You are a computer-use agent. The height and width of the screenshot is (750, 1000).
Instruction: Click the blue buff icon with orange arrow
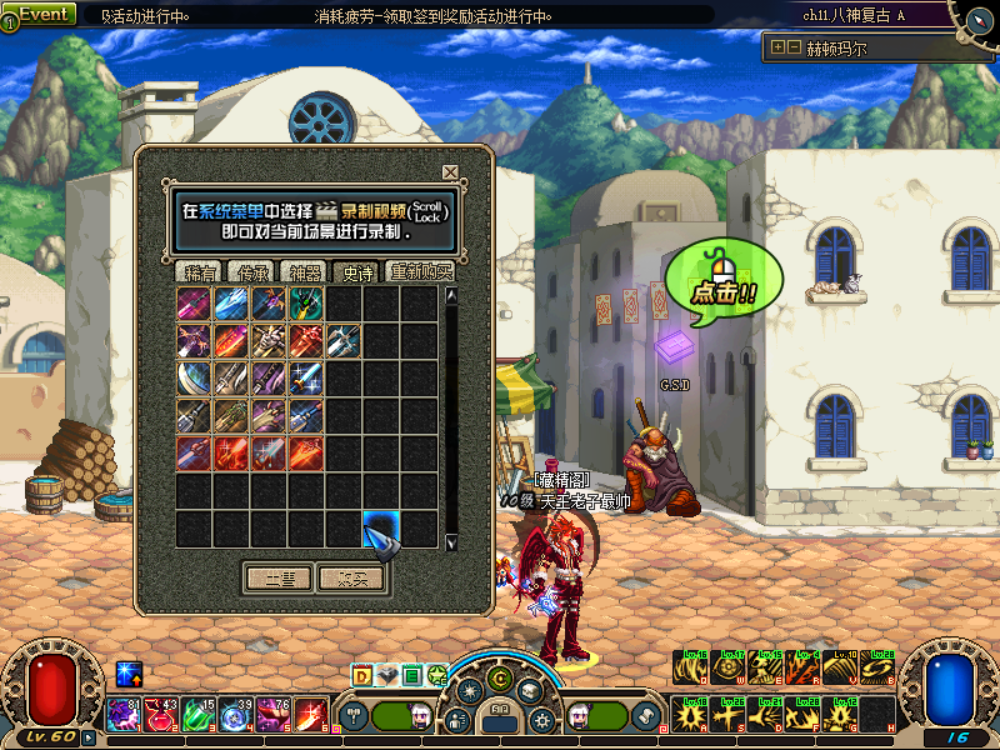click(x=129, y=674)
